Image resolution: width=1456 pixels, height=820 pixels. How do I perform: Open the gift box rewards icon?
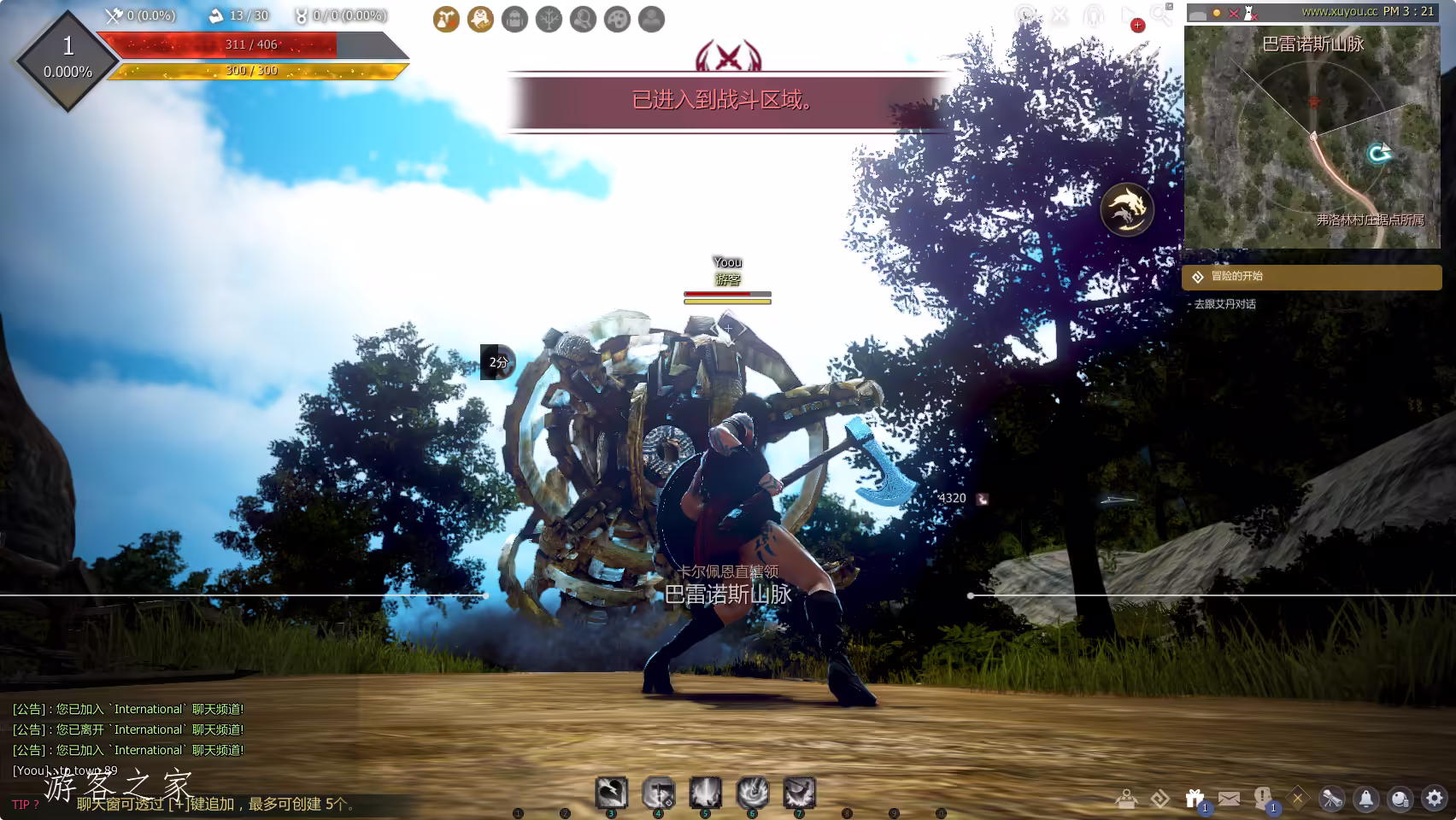(1195, 799)
